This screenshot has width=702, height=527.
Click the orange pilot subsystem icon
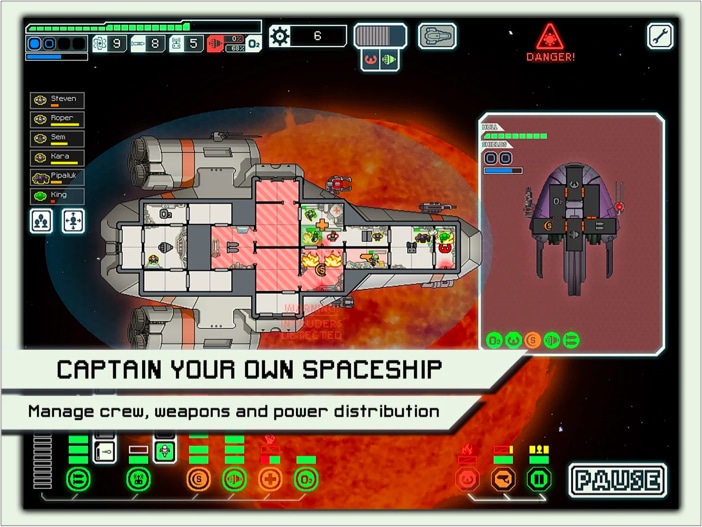pos(467,480)
